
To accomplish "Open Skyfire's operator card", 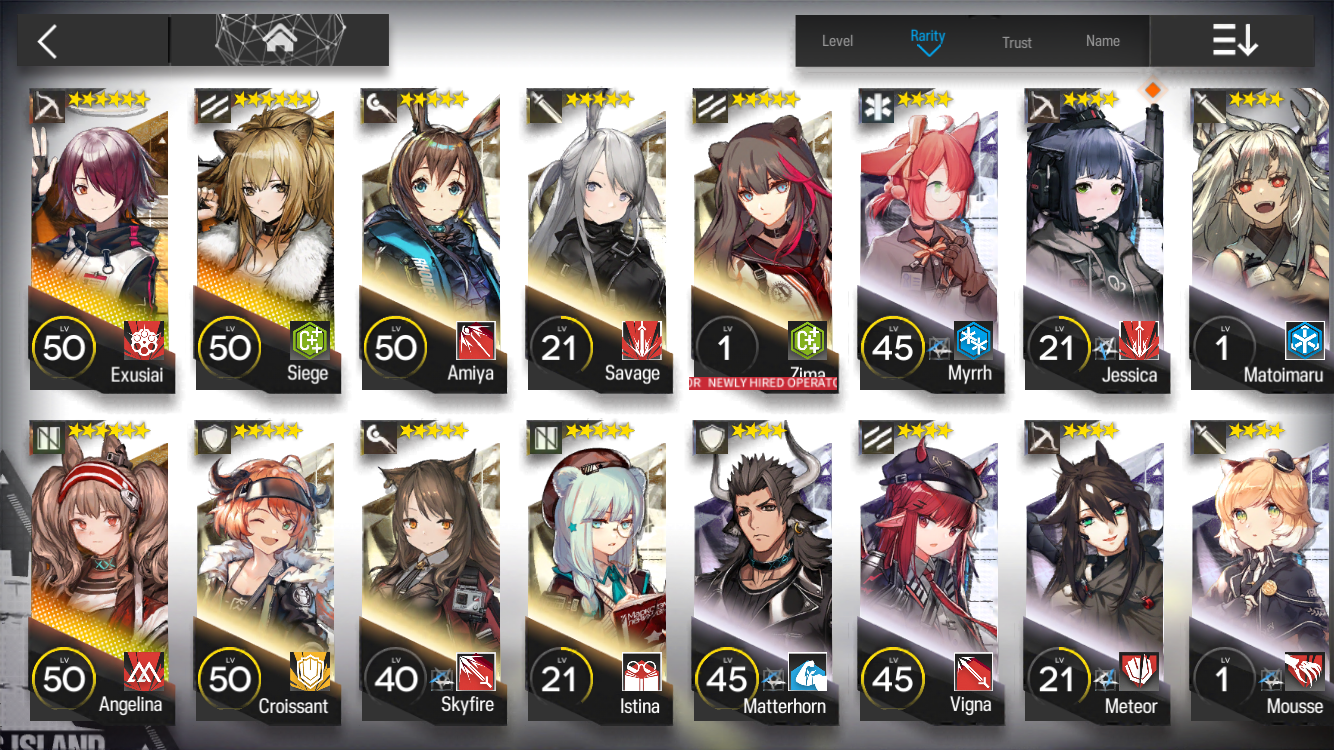I will [x=431, y=570].
